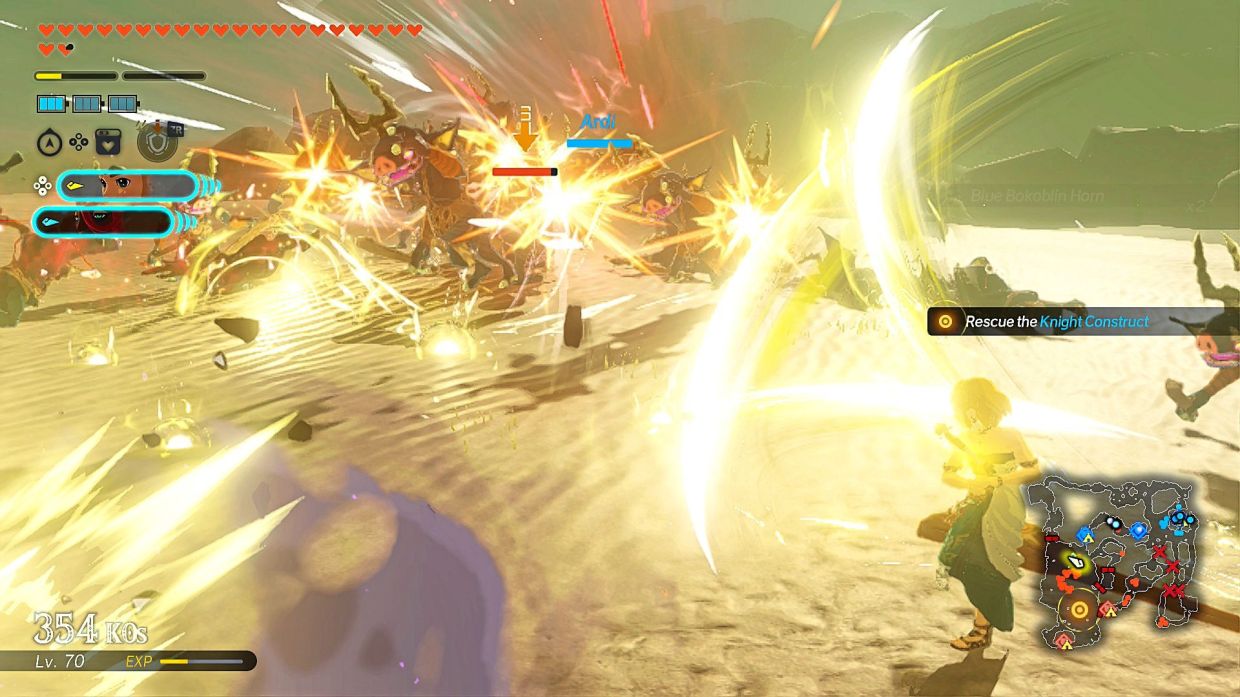This screenshot has width=1240, height=697.
Task: Select the yellow objective ring on minimap
Action: (x=1080, y=608)
